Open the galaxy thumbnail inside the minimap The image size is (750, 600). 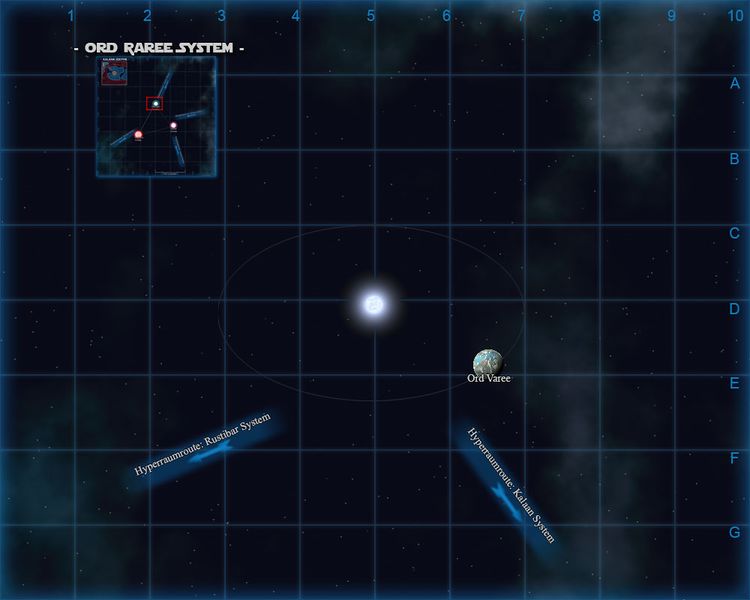[113, 71]
